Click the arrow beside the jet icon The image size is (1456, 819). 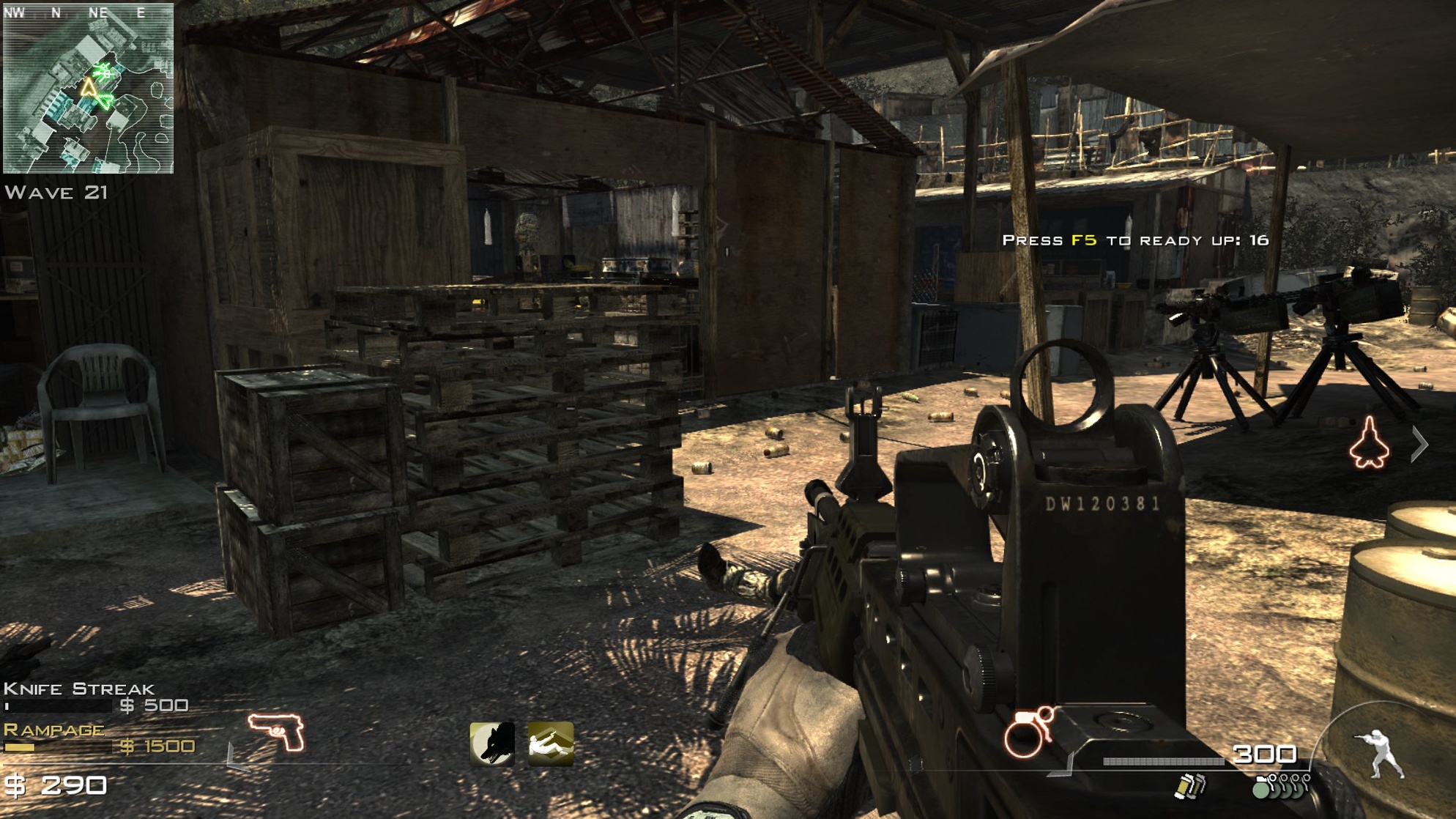(1419, 444)
